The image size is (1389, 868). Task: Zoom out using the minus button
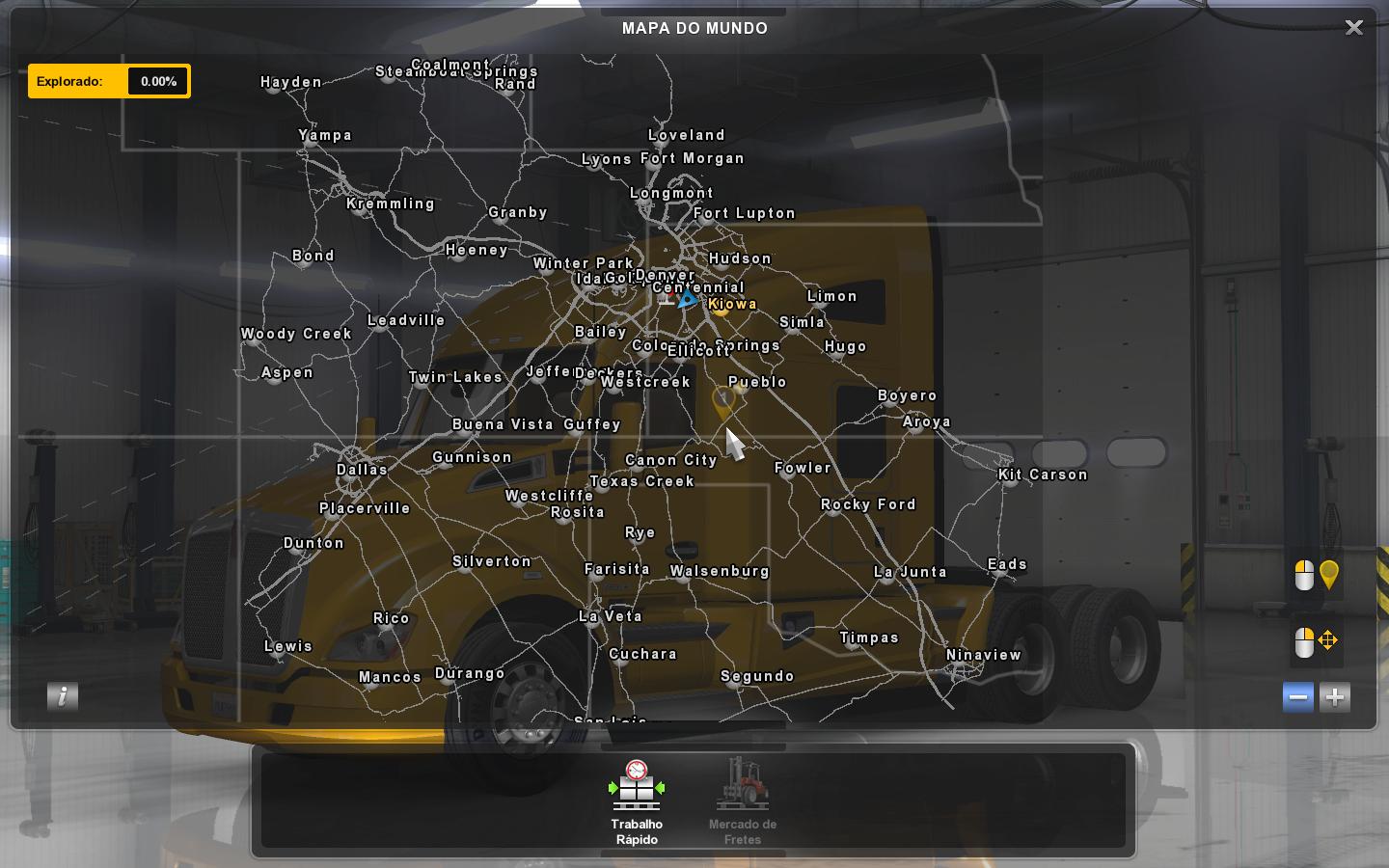1297,696
